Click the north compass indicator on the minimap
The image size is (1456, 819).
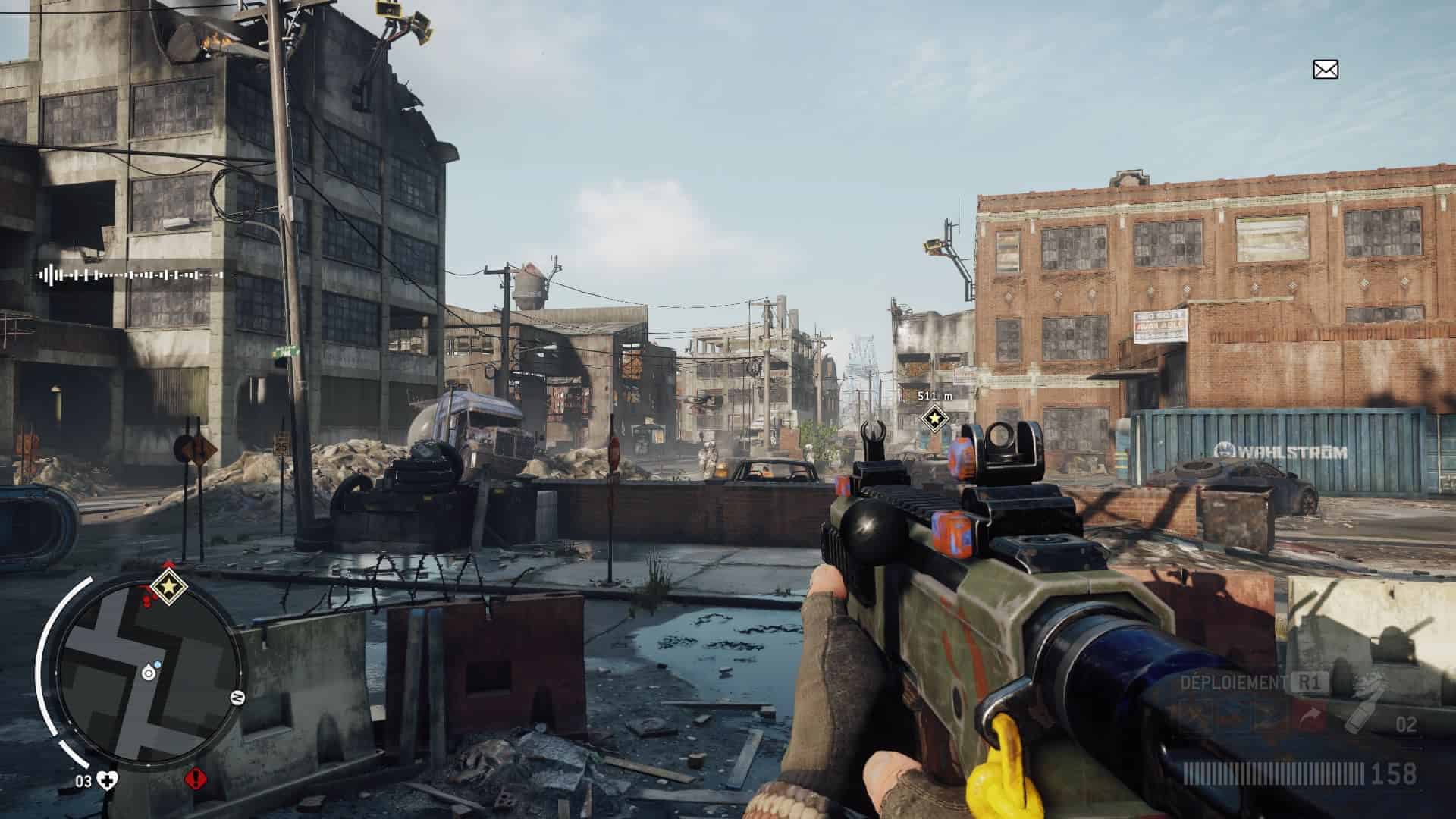(x=237, y=698)
